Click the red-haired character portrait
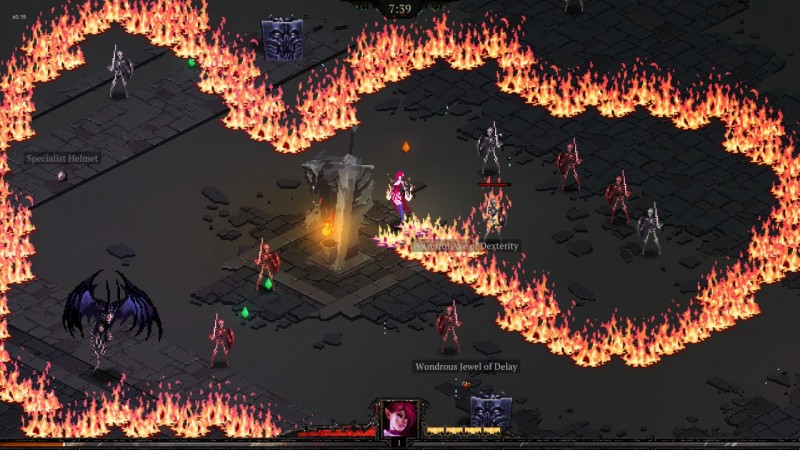800x450 pixels. click(x=398, y=418)
